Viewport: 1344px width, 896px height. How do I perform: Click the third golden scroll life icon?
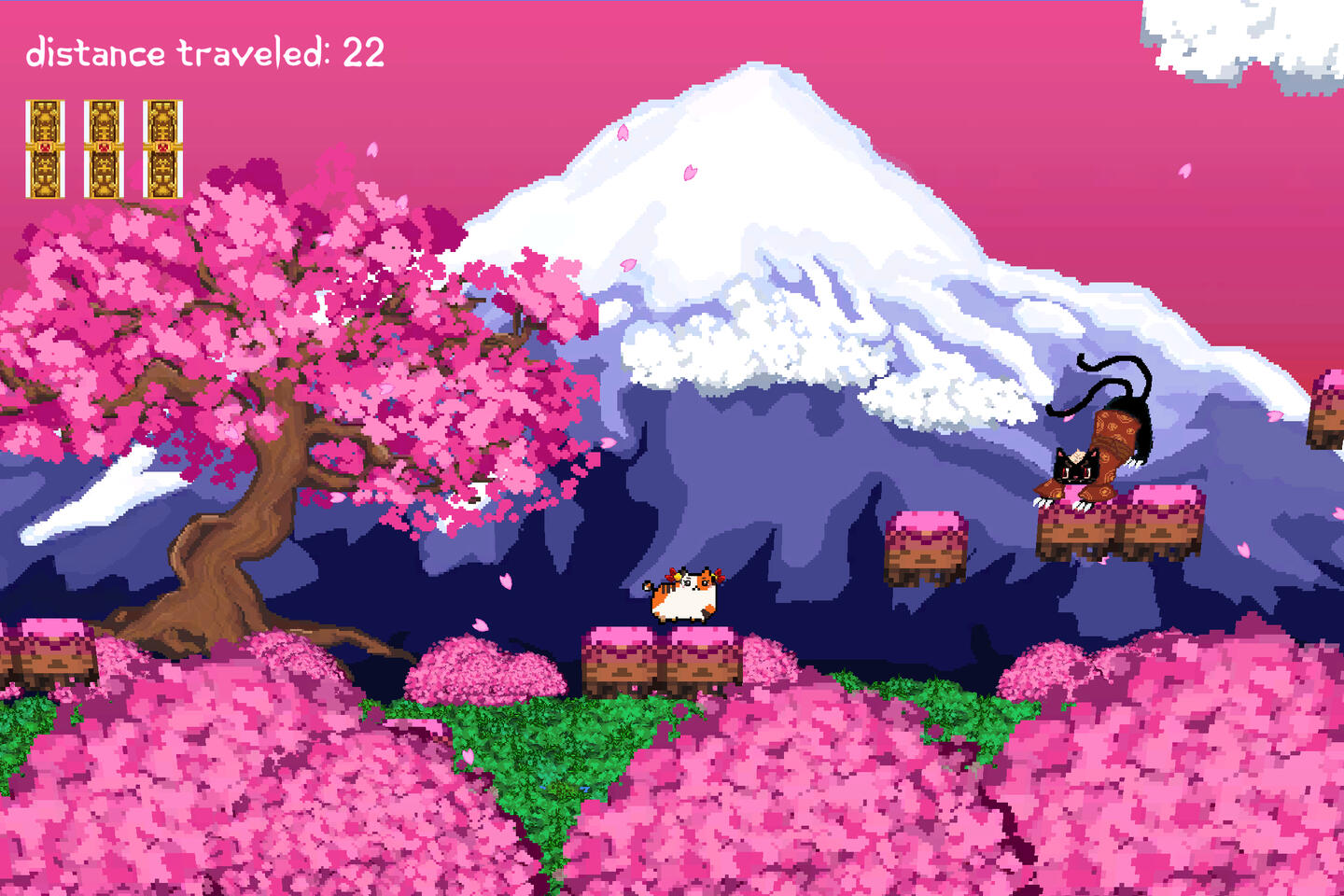(161, 147)
